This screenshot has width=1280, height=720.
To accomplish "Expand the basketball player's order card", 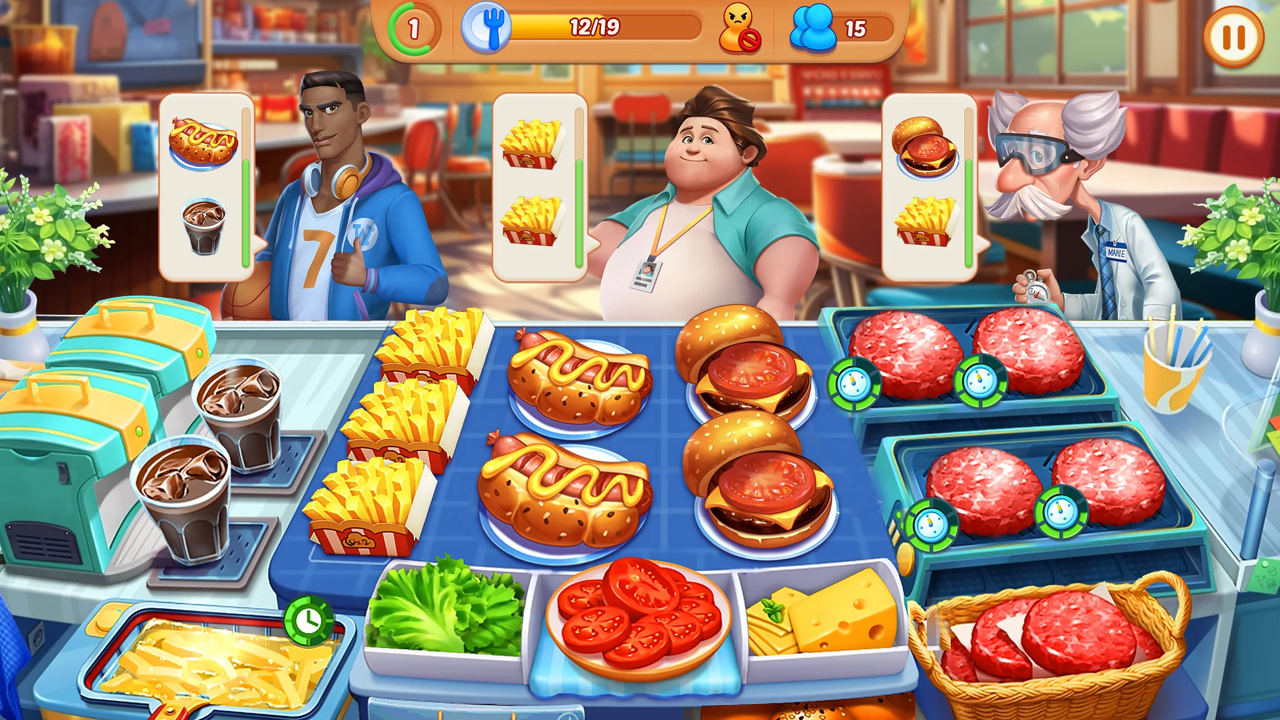I will [207, 183].
